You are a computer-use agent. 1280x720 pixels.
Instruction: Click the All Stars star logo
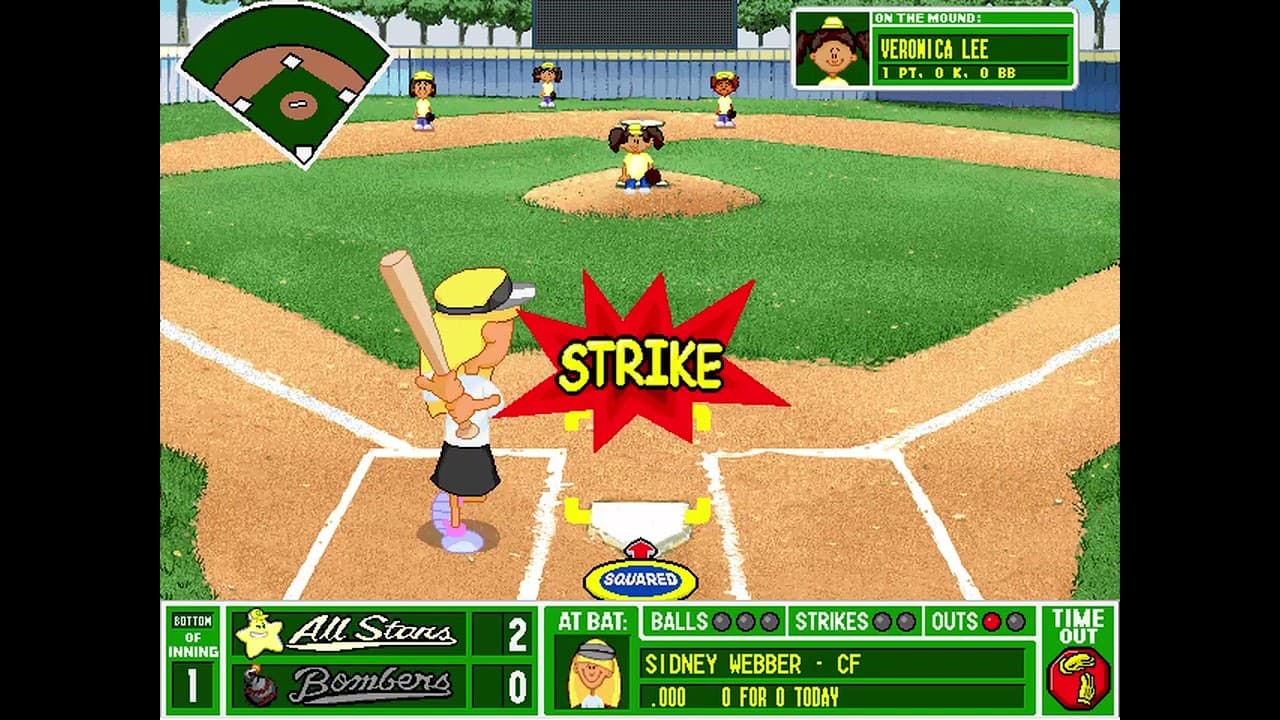point(260,630)
